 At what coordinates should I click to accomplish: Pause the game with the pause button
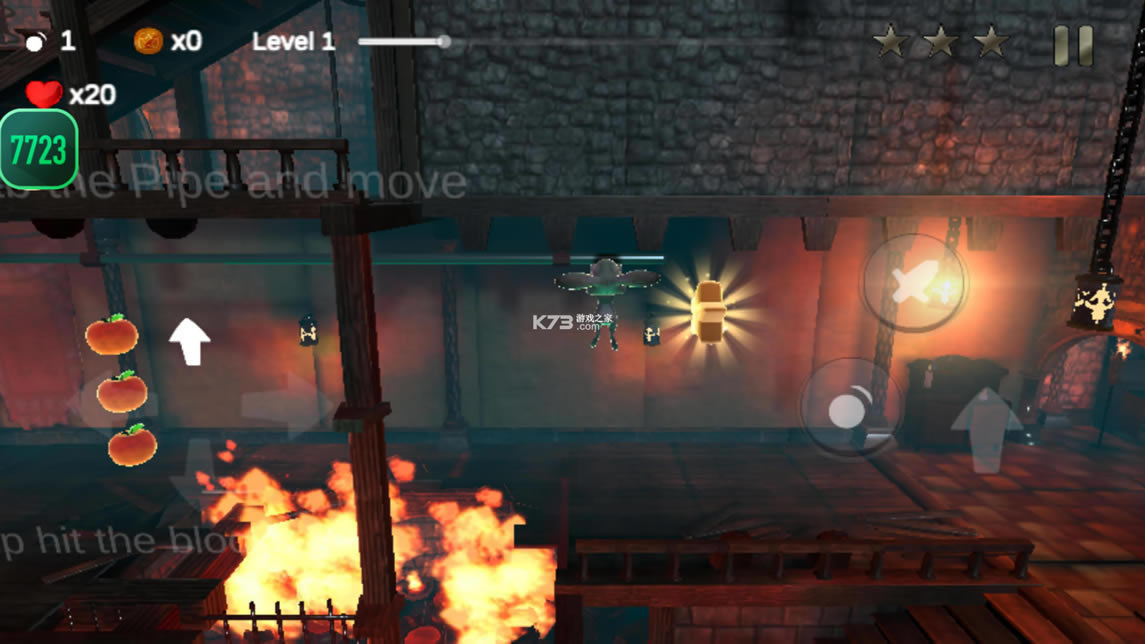coord(1073,46)
